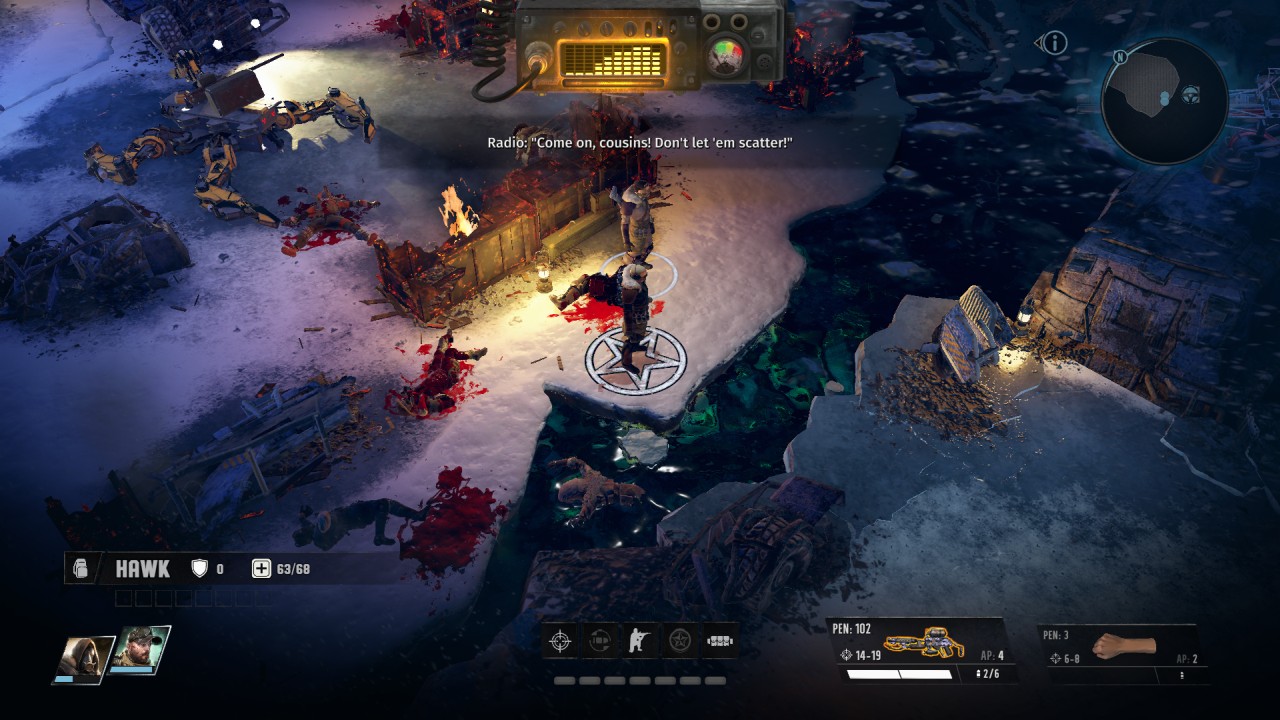The height and width of the screenshot is (720, 1280).
Task: Activate the star-in-circle ability
Action: (680, 641)
